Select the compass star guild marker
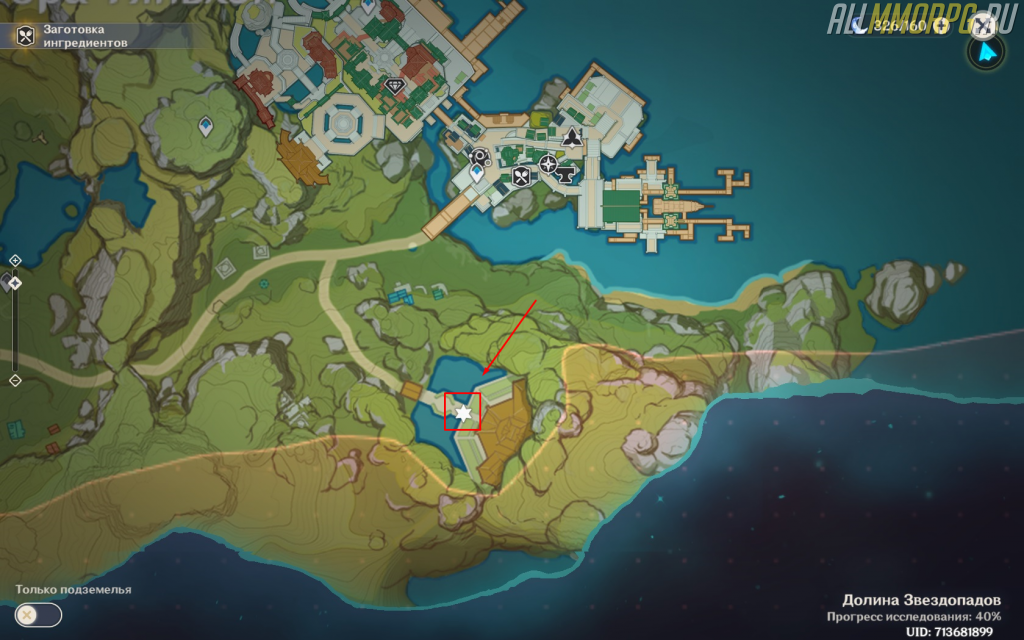The image size is (1024, 640). (x=548, y=162)
